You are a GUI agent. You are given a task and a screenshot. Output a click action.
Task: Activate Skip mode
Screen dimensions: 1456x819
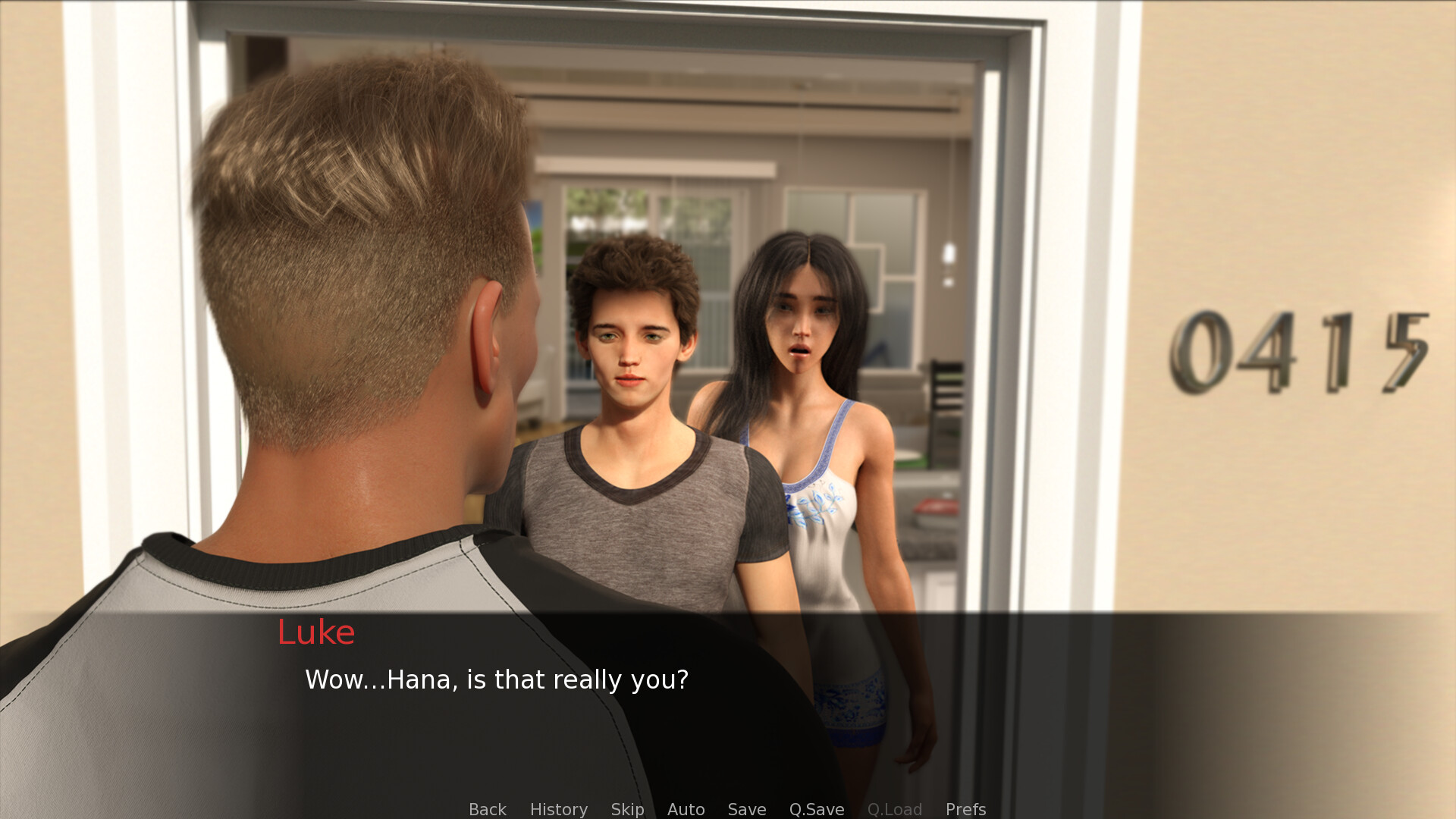pyautogui.click(x=627, y=809)
